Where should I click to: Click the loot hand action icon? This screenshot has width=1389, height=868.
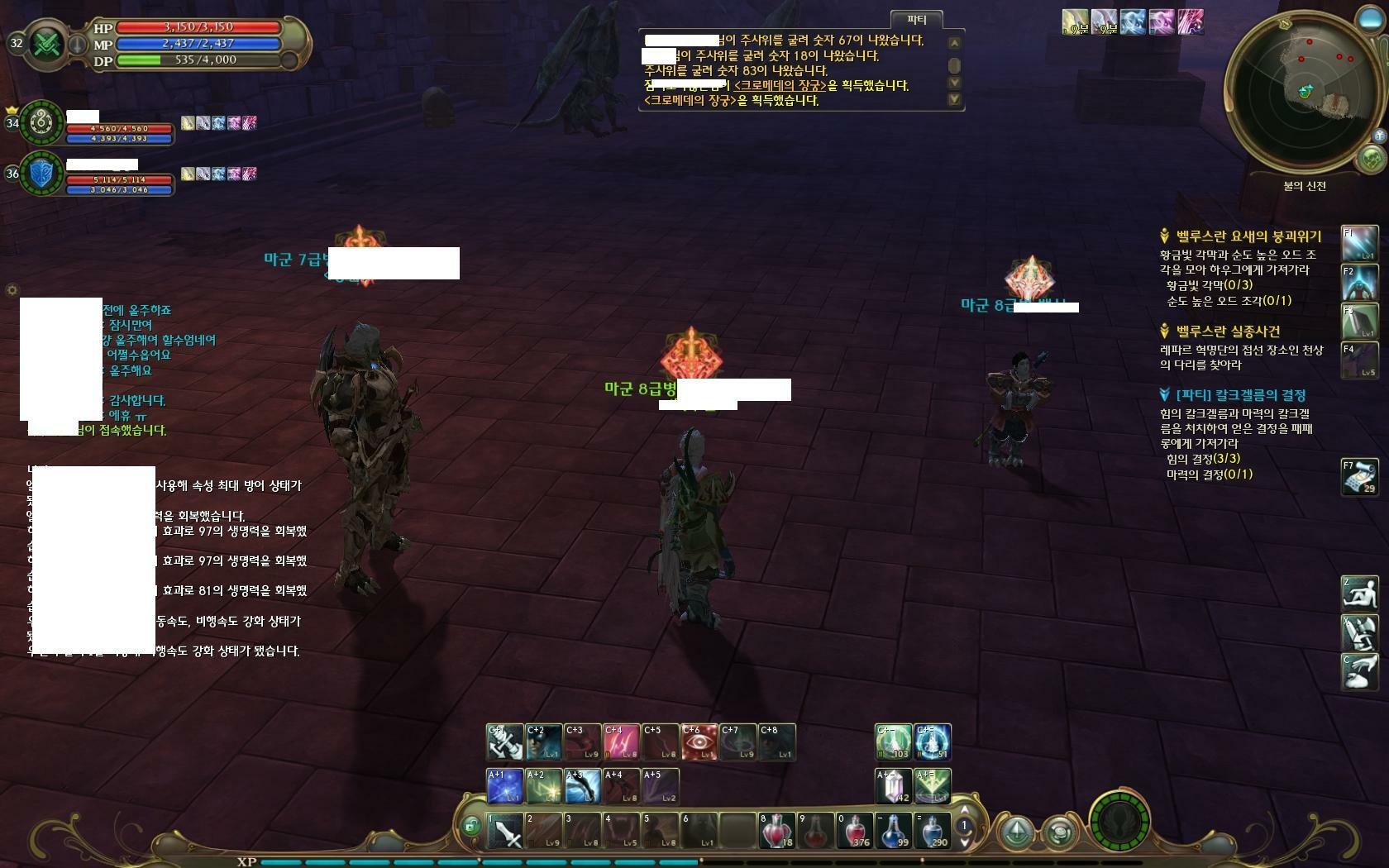[1359, 671]
